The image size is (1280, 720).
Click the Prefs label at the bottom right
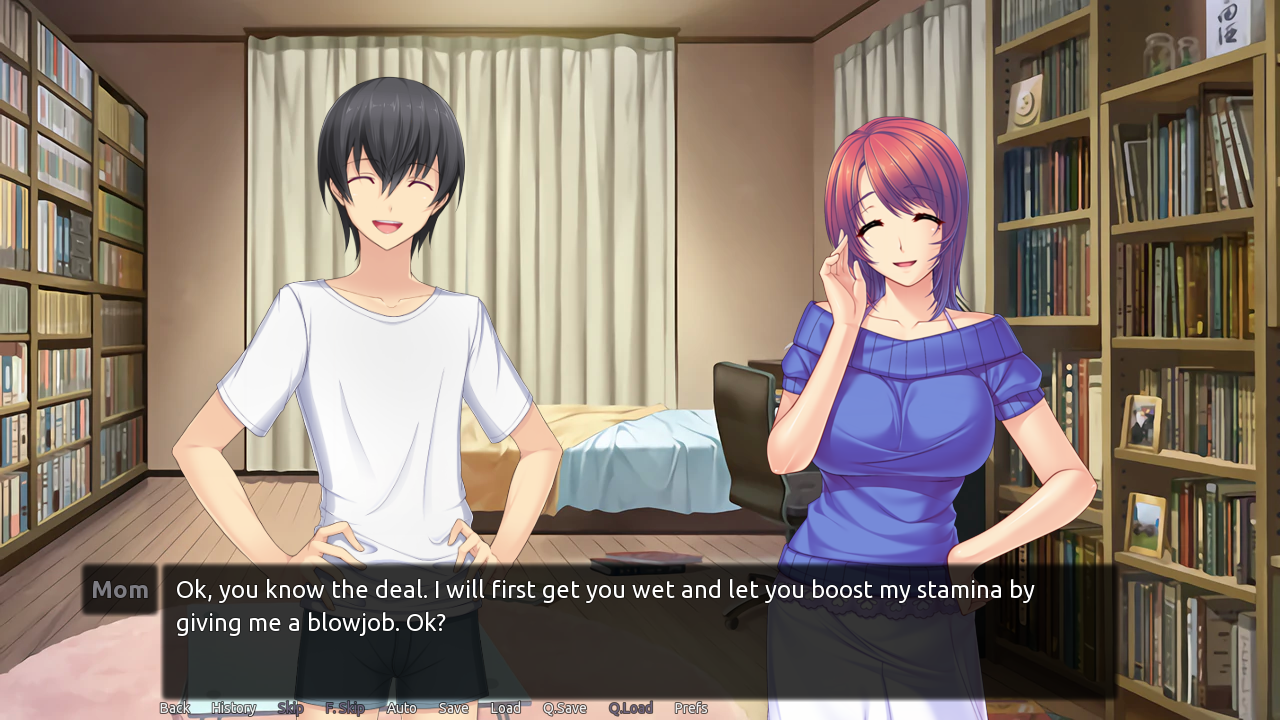click(x=692, y=708)
